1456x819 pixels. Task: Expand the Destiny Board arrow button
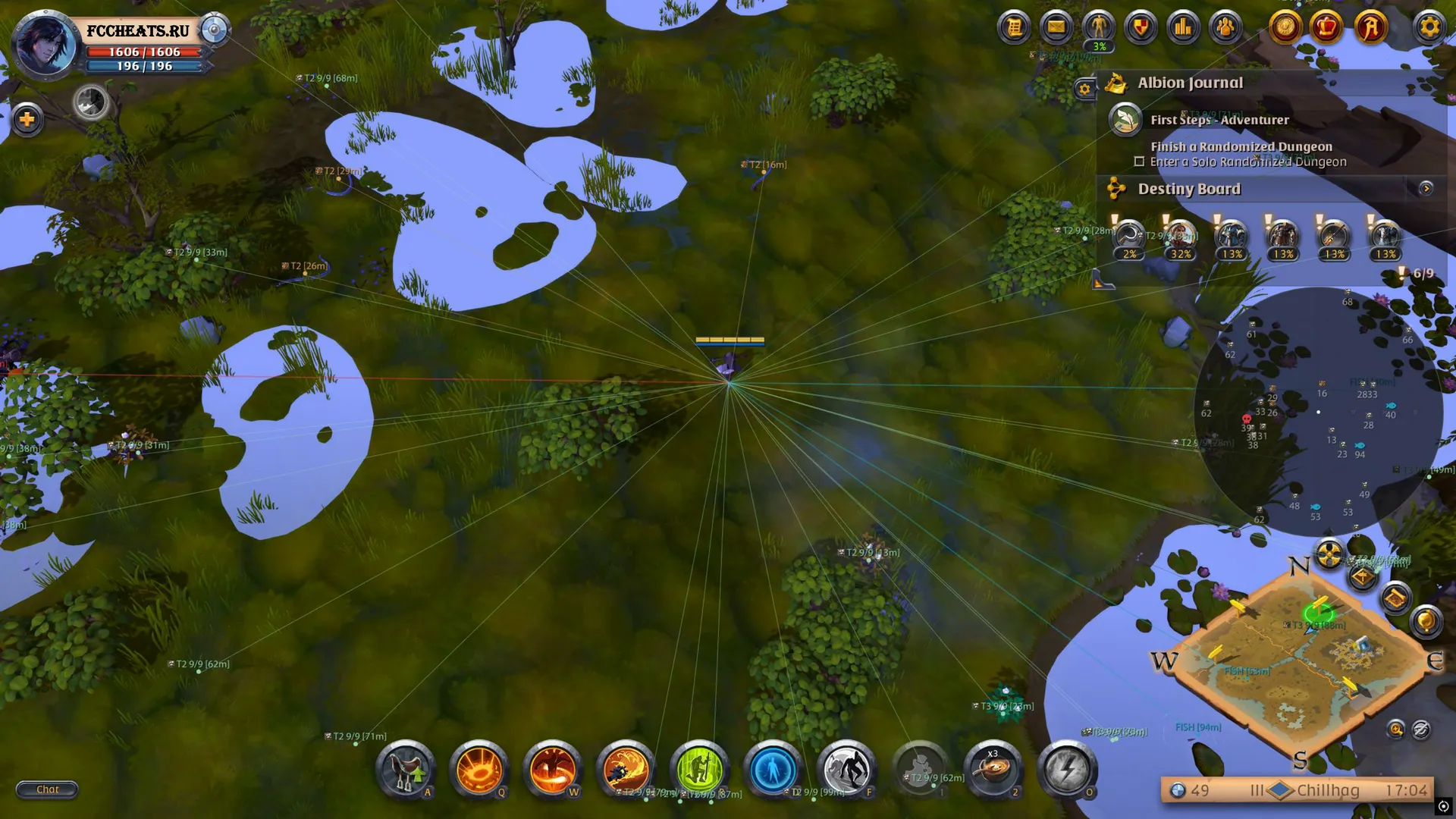[1426, 188]
